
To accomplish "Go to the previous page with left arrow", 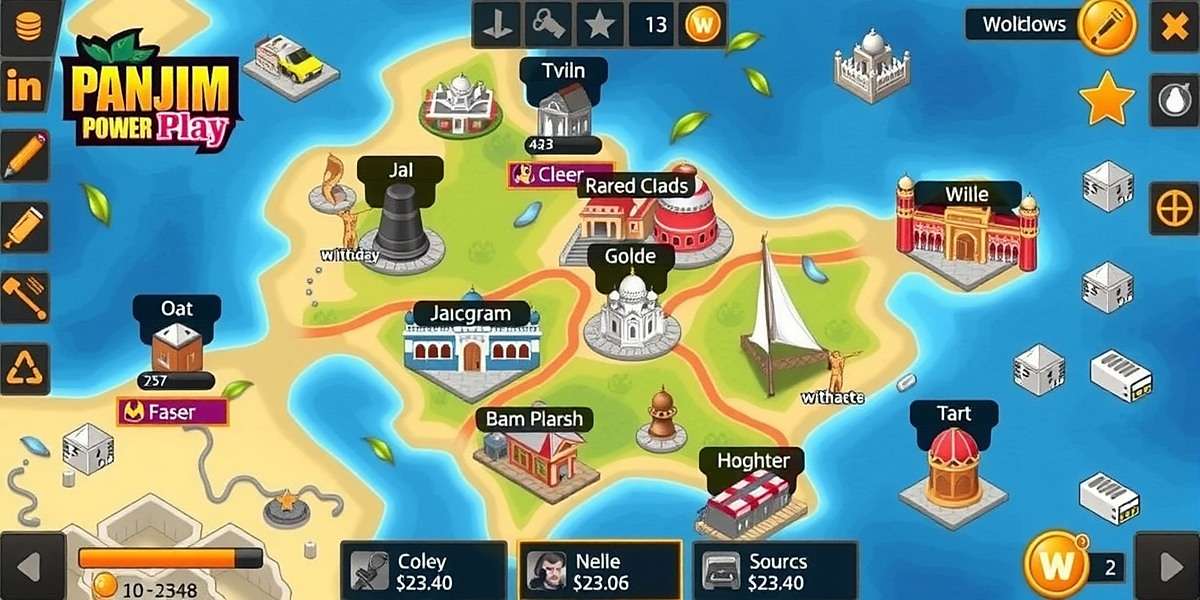I will [25, 569].
